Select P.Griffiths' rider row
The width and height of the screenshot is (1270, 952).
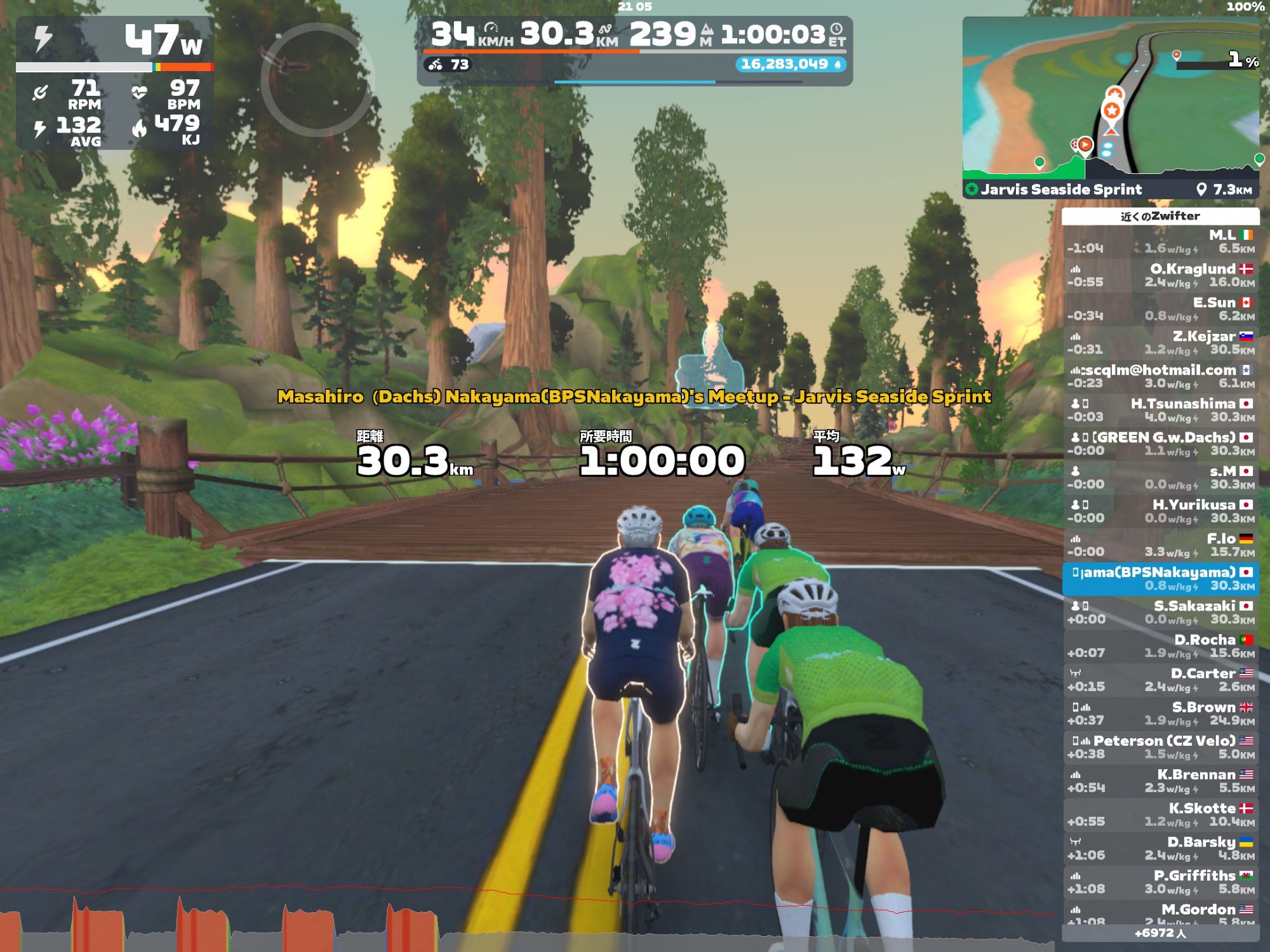click(x=1161, y=882)
